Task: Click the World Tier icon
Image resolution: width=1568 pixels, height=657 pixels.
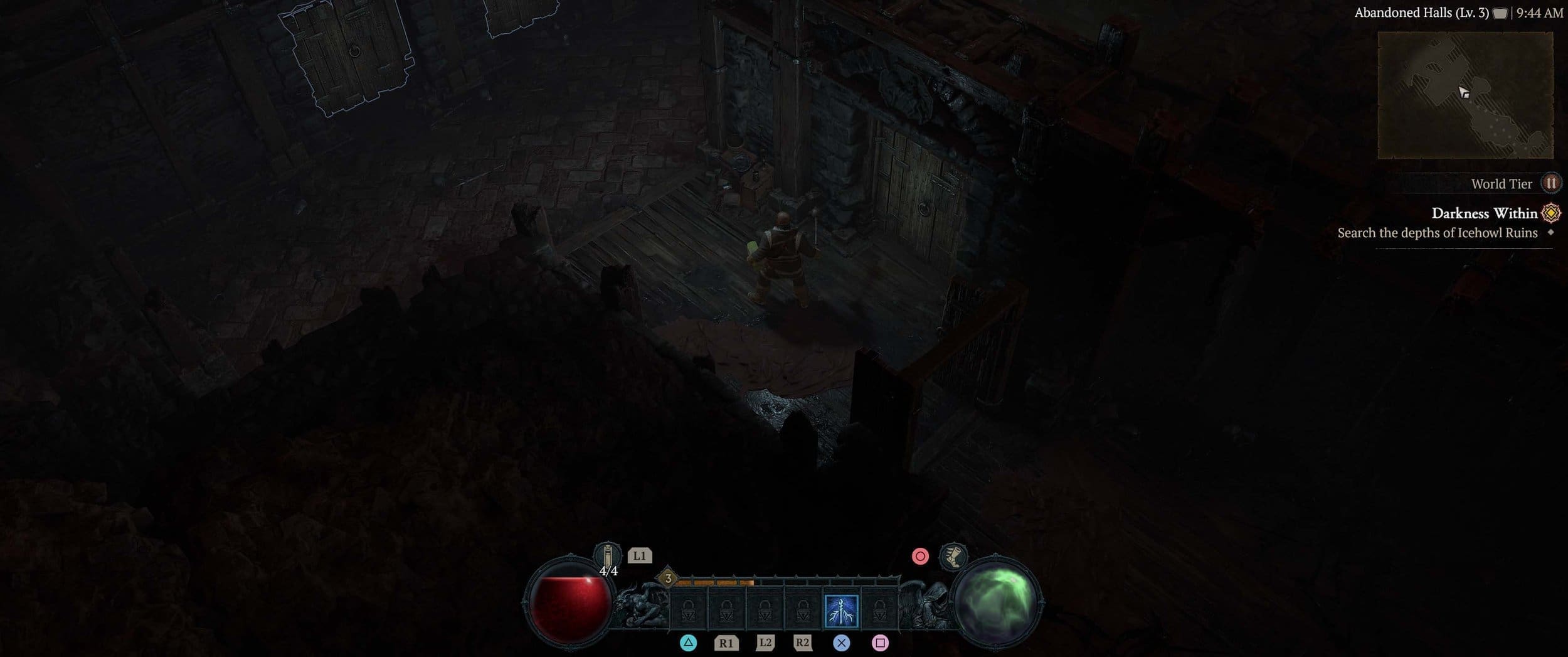Action: pos(1550,183)
